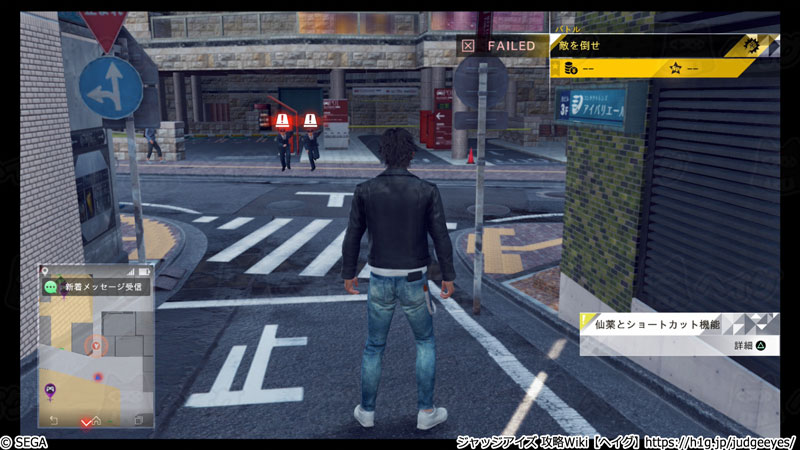Open the 敵を倒せ battle objective tracker
This screenshot has width=800, height=450.
[x=652, y=45]
